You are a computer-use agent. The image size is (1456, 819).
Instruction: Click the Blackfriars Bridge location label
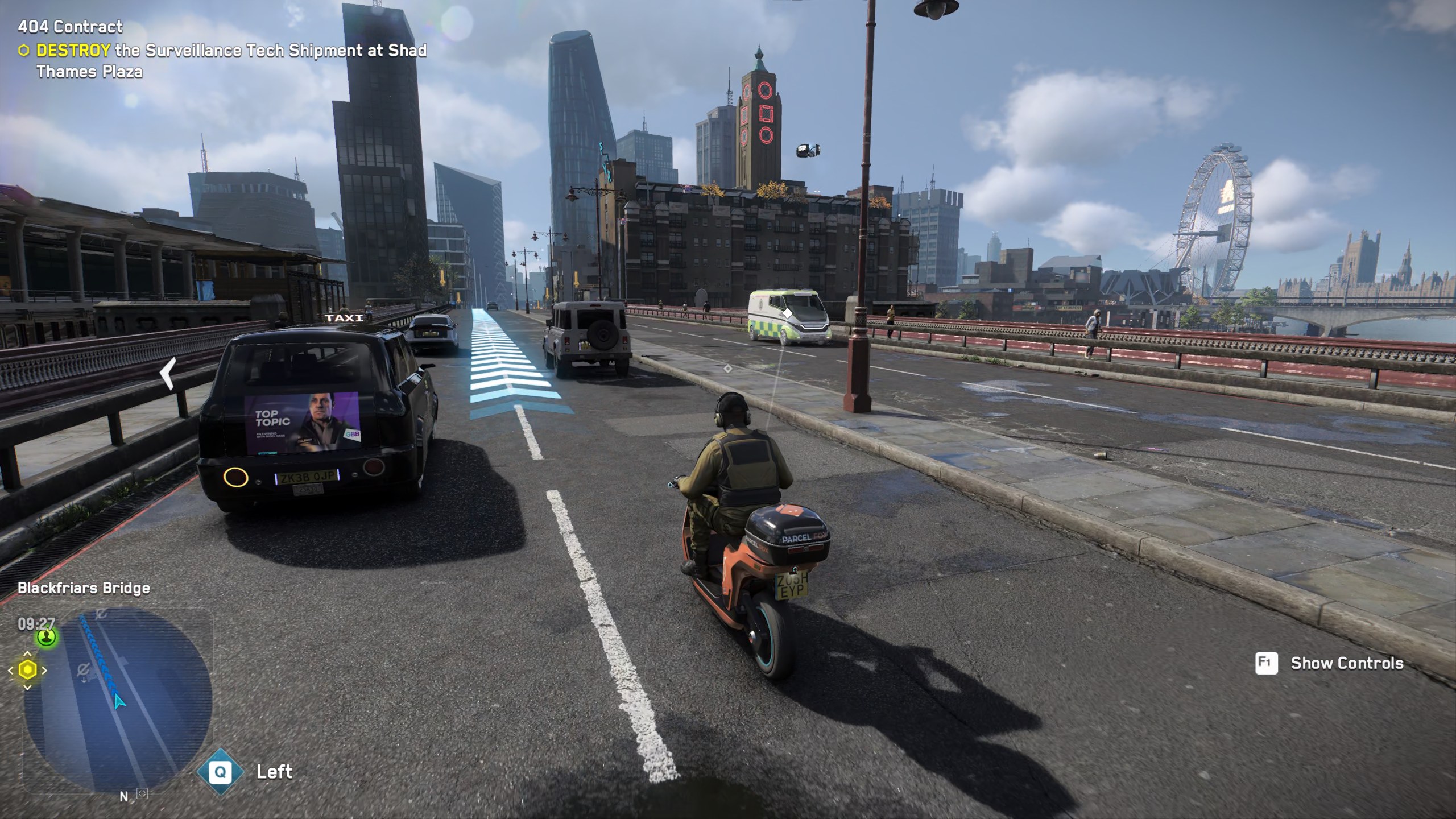[x=84, y=588]
